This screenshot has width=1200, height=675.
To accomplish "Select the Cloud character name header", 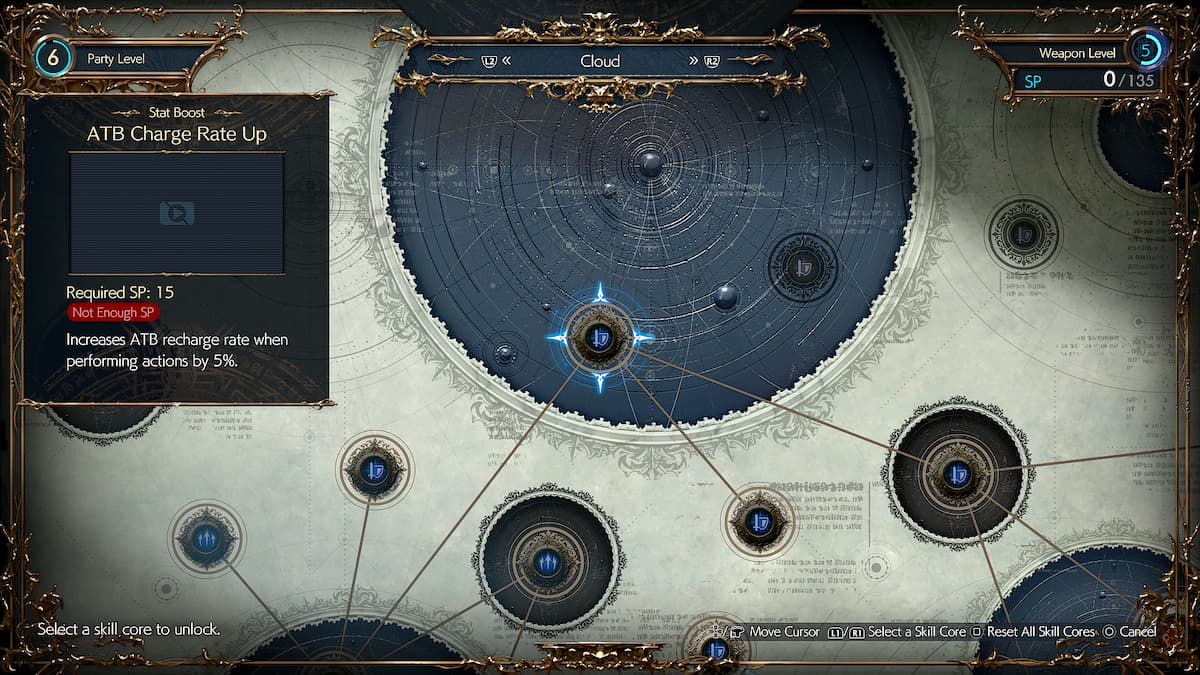I will pyautogui.click(x=600, y=61).
